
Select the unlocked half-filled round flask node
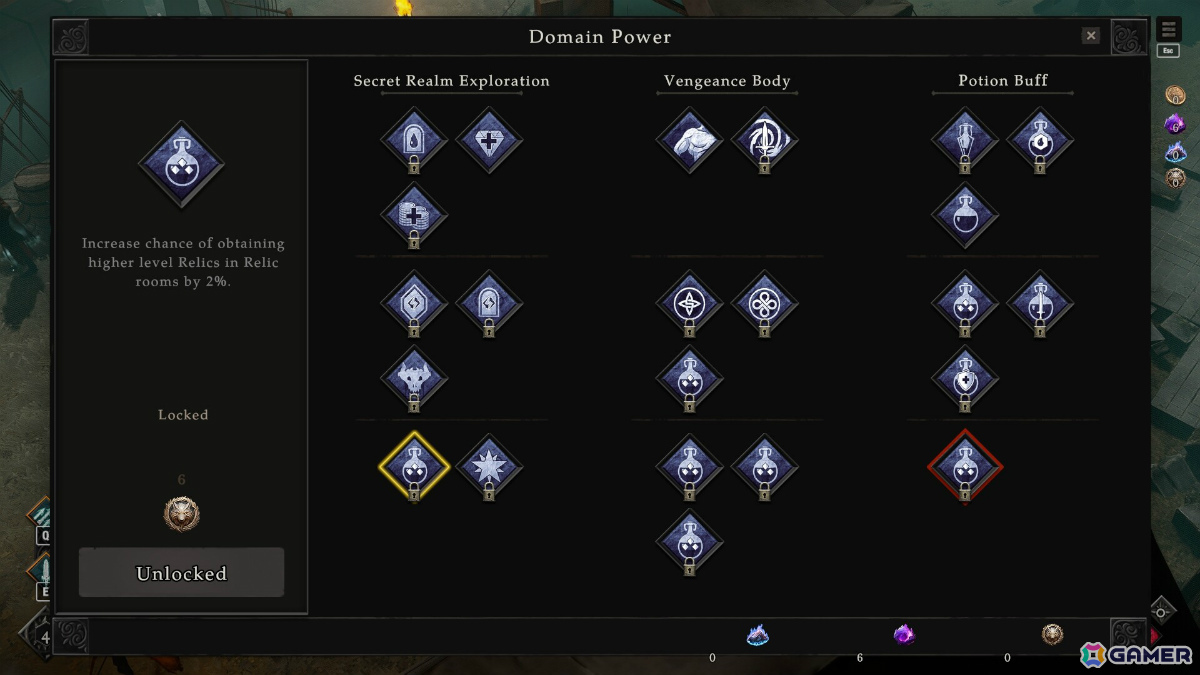(x=965, y=215)
